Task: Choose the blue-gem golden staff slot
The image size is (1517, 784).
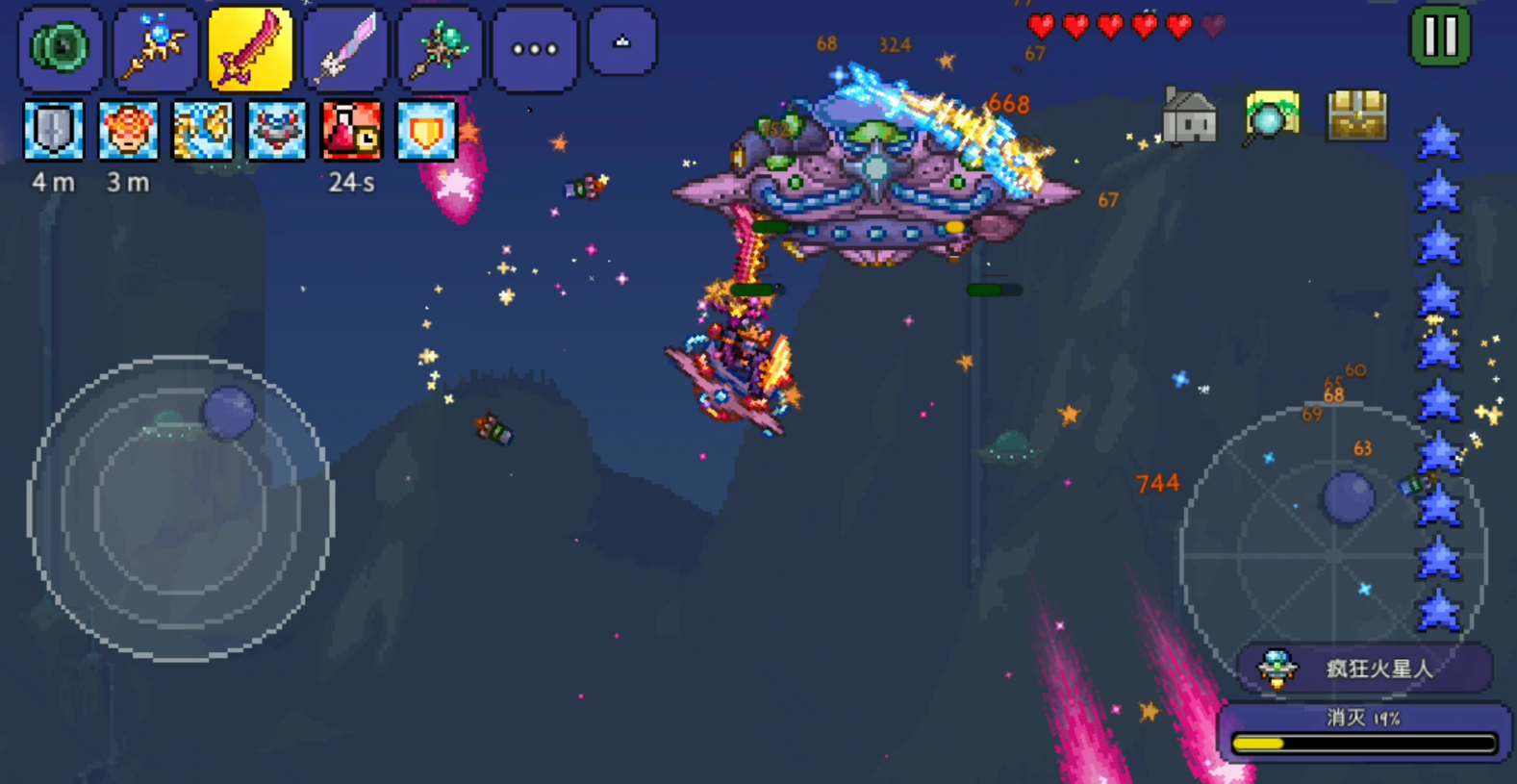Action: pos(155,47)
